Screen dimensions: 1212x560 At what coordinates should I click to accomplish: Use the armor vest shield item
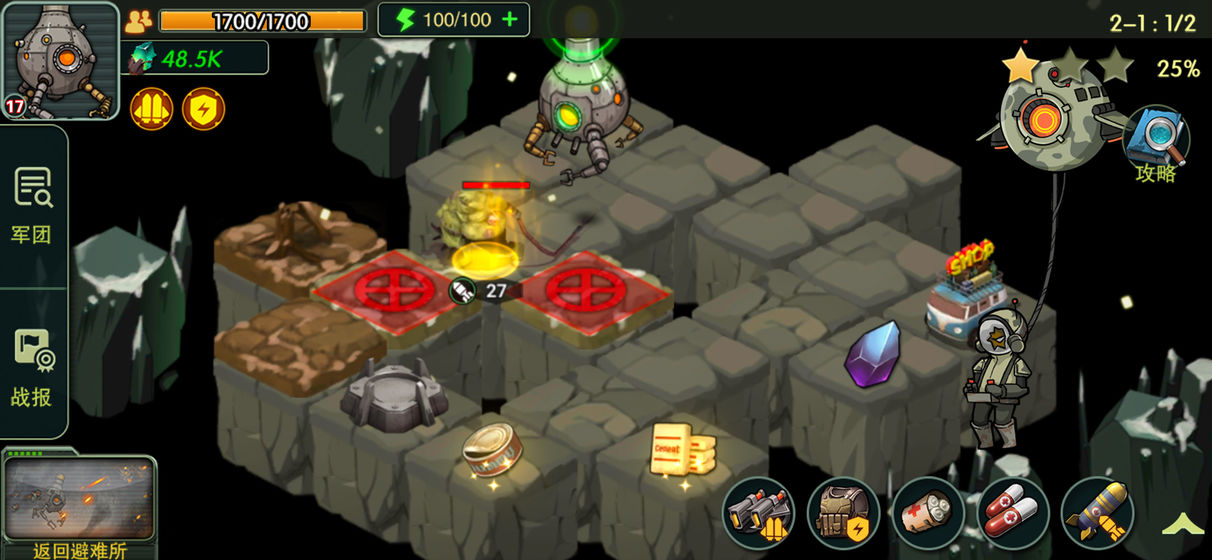(843, 513)
